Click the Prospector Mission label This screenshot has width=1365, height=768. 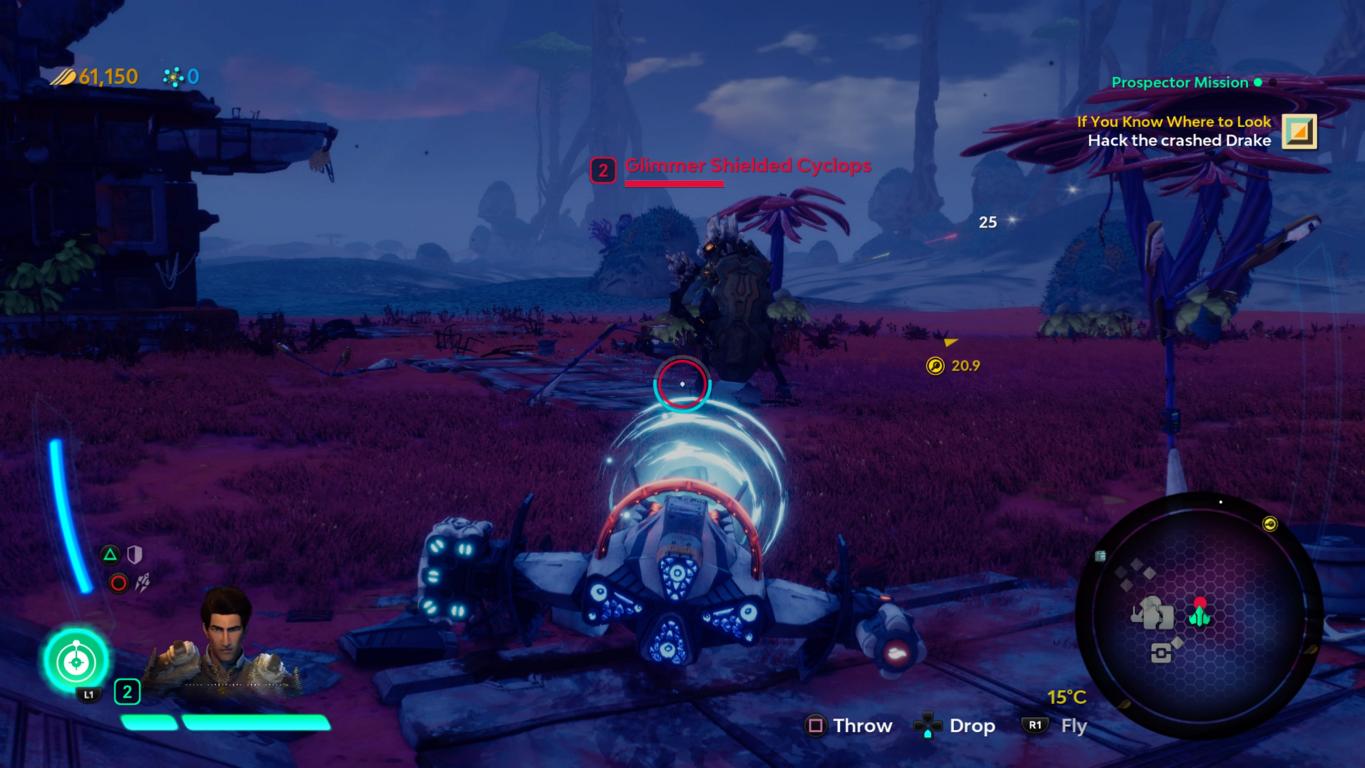(x=1180, y=82)
